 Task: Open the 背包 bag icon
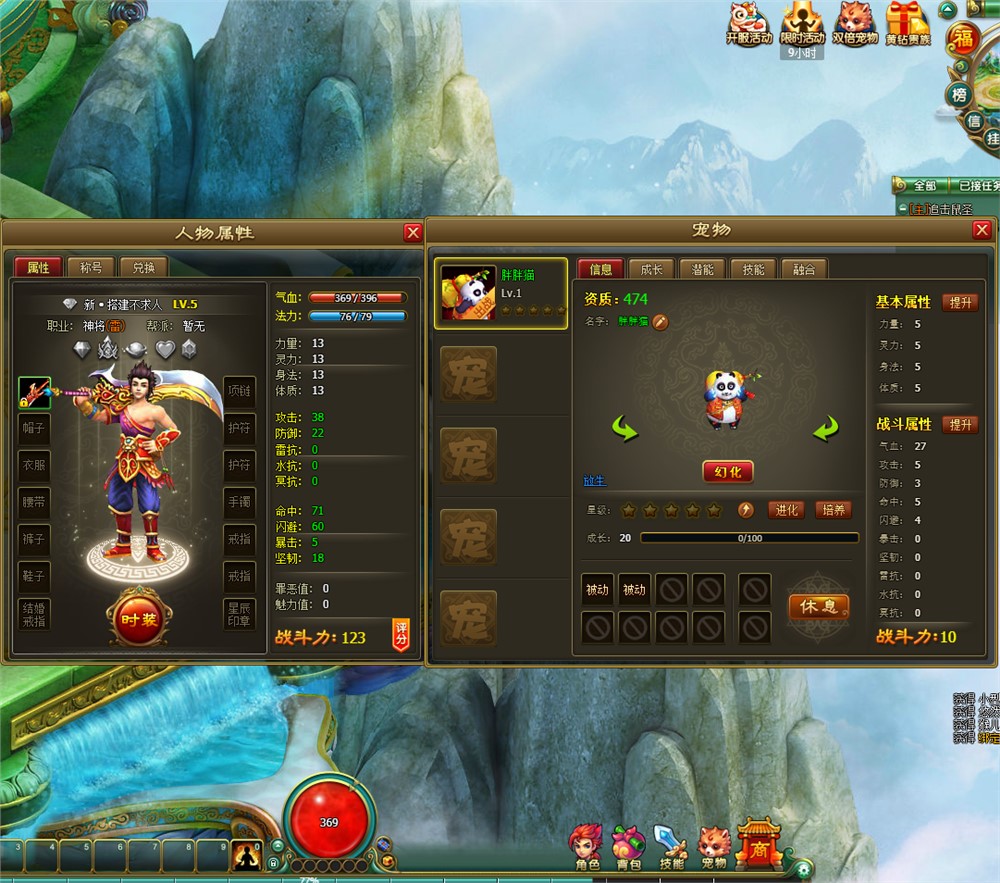(629, 846)
